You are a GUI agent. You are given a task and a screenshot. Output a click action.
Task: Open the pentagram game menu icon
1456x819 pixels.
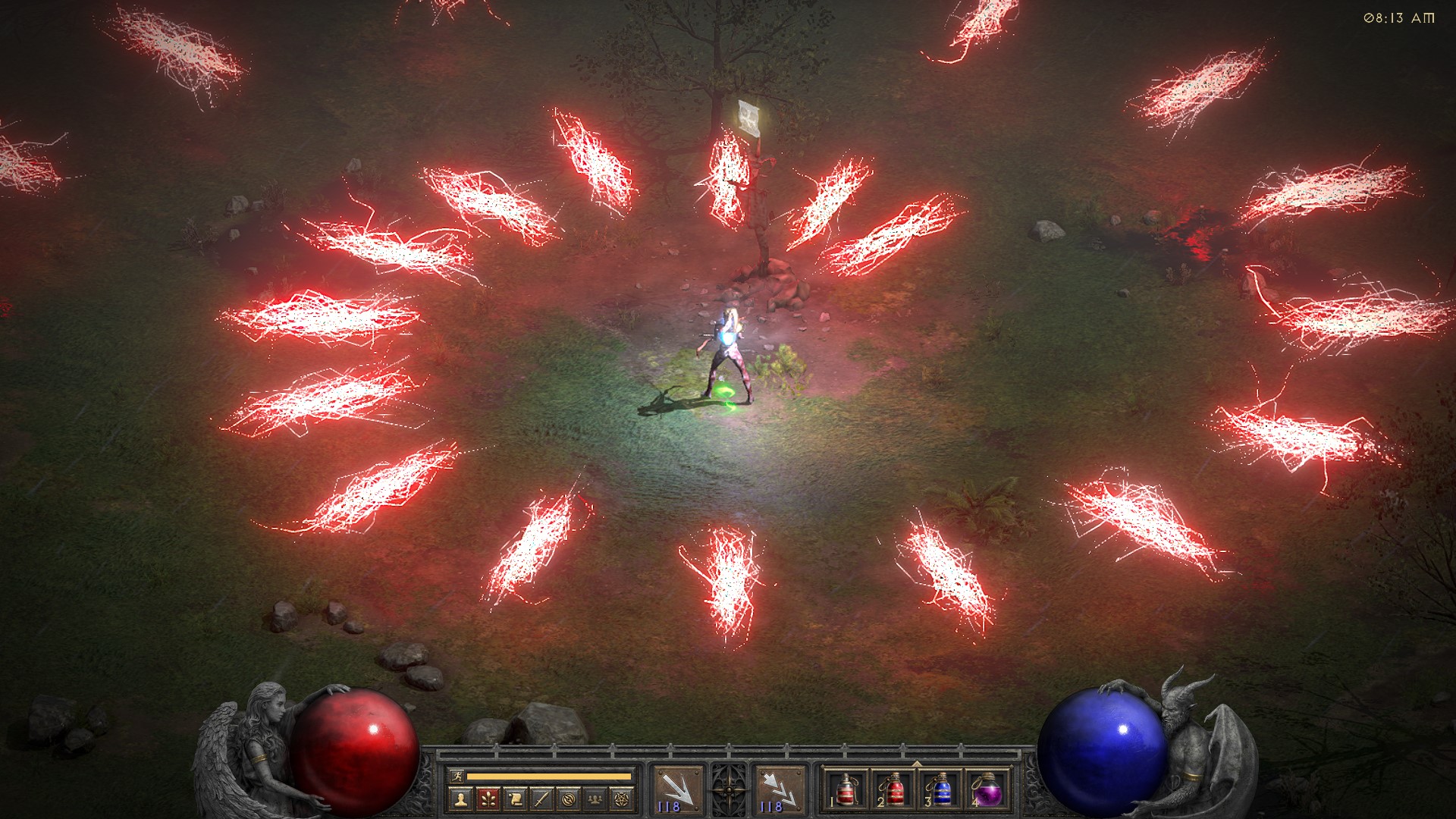coord(622,798)
